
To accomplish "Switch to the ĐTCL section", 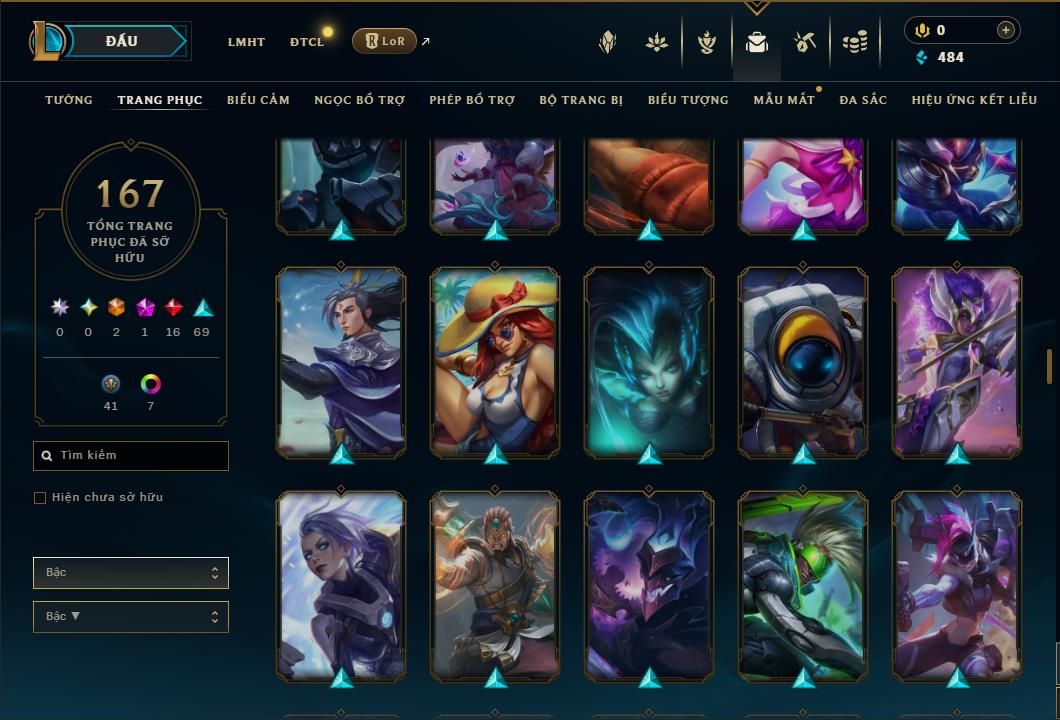I will click(x=307, y=42).
